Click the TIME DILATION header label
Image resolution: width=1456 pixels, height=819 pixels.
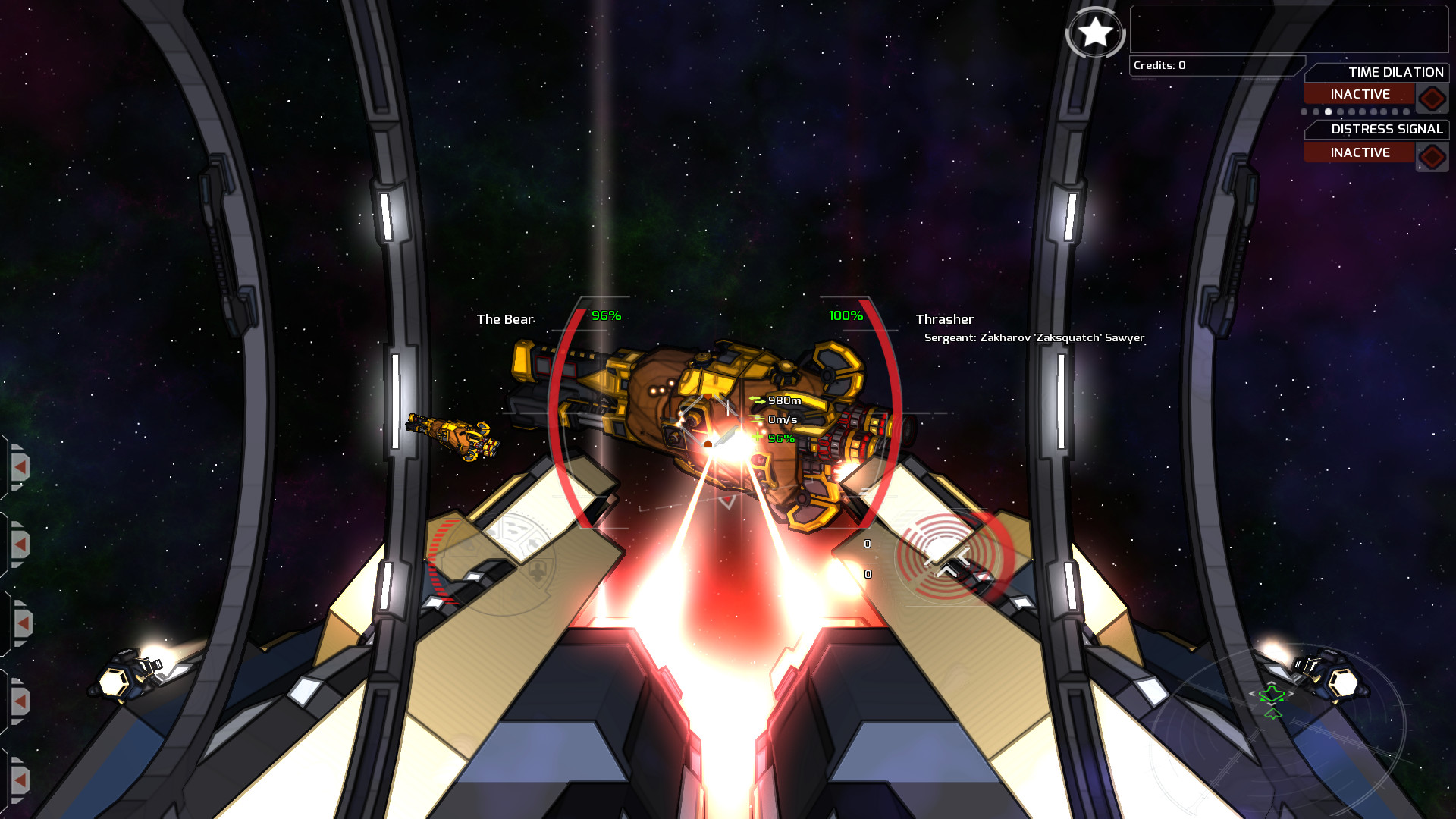click(x=1395, y=72)
